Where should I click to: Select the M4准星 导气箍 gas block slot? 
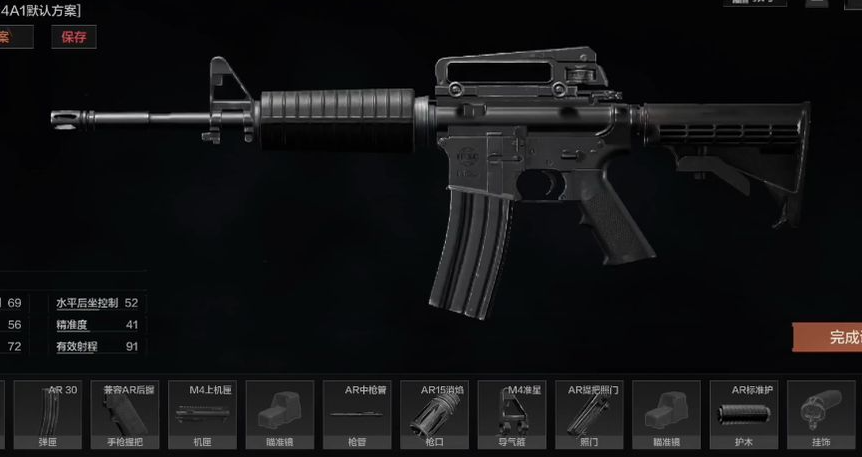(511, 415)
